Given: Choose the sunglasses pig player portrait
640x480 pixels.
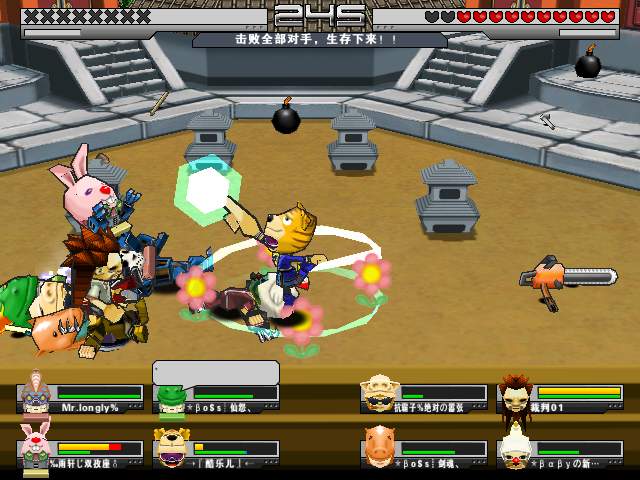Looking at the screenshot, I should [x=379, y=394].
